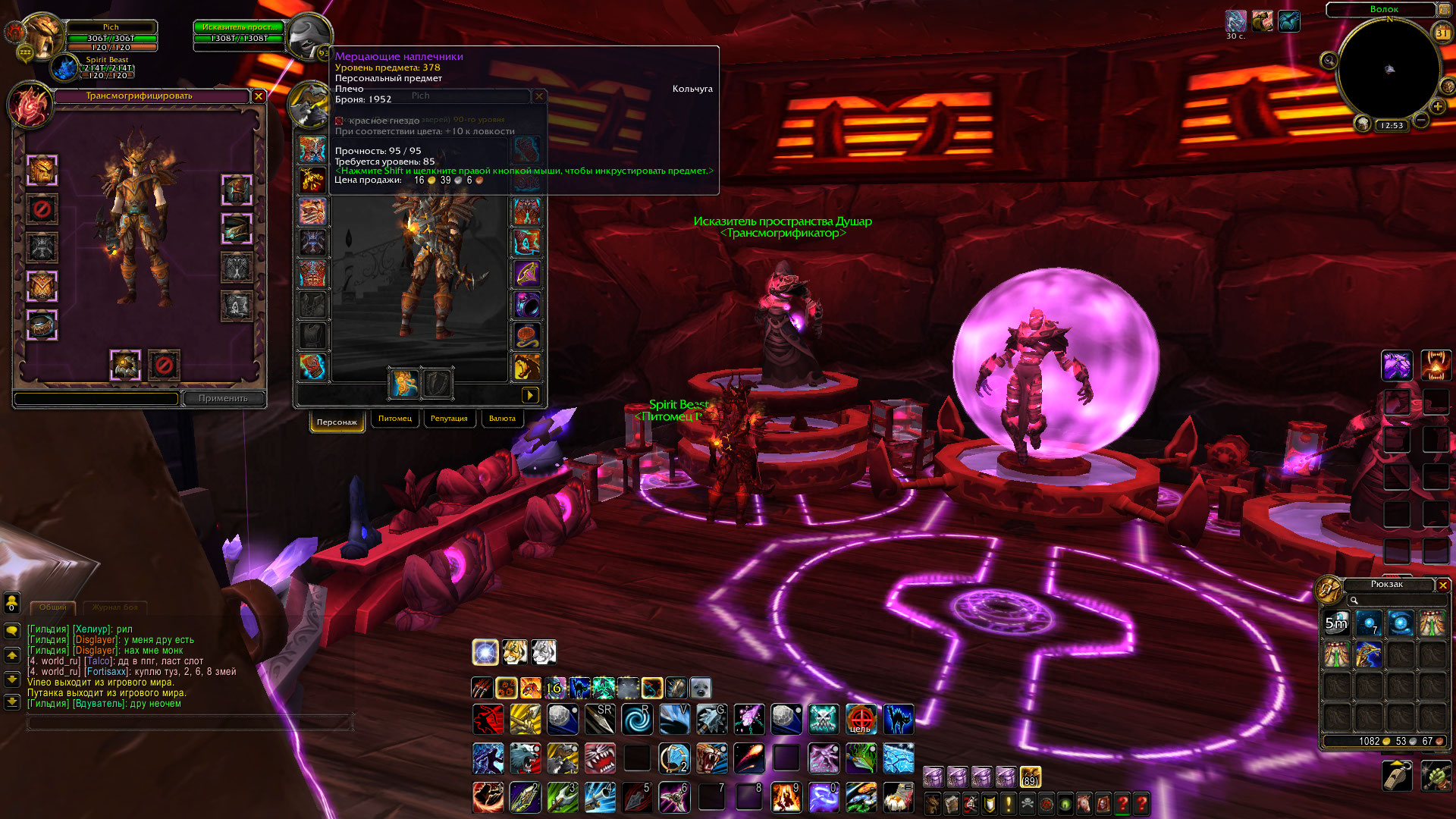Select the Общий chat tab
The width and height of the screenshot is (1456, 819).
pyautogui.click(x=52, y=607)
